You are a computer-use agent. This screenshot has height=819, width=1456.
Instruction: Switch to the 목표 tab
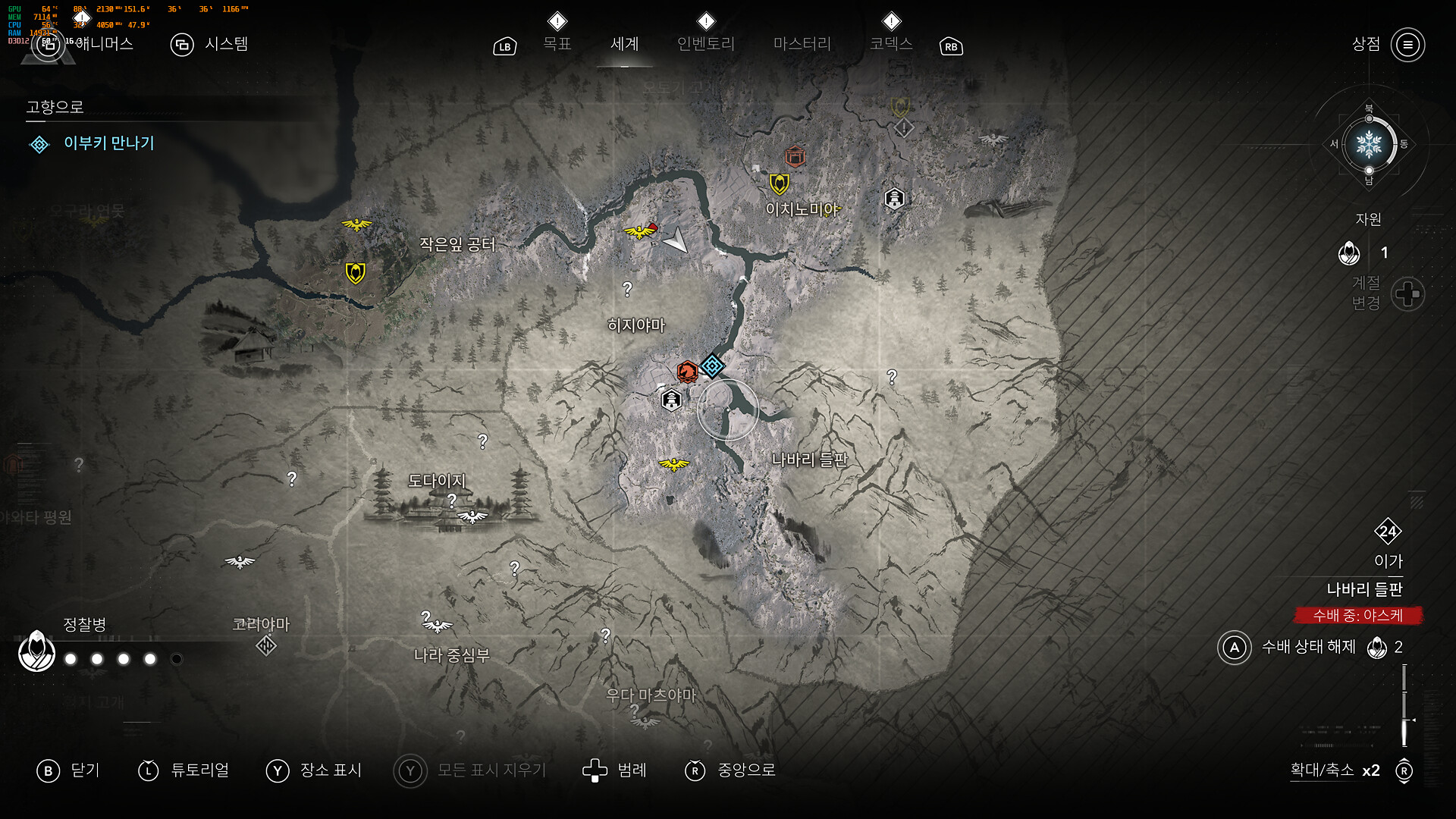pos(557,44)
